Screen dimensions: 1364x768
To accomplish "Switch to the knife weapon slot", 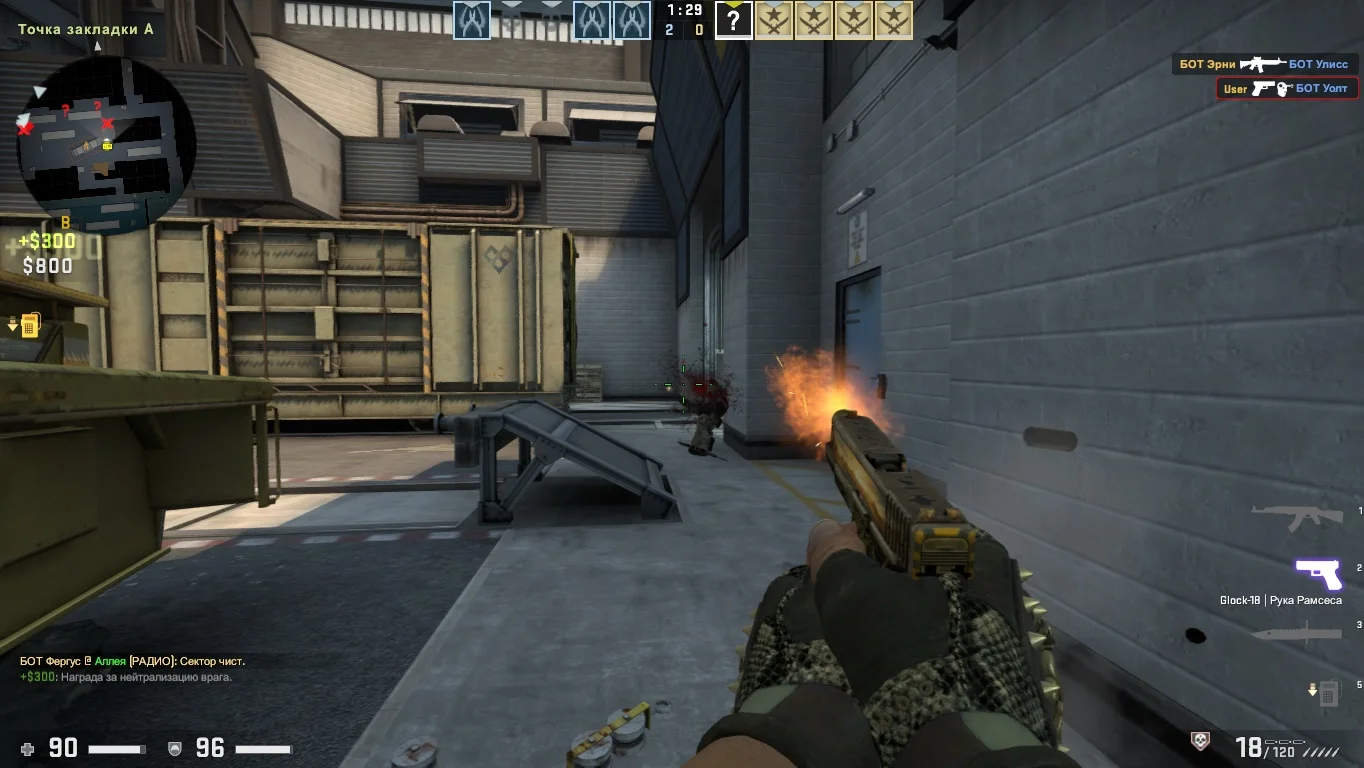I will (1296, 632).
